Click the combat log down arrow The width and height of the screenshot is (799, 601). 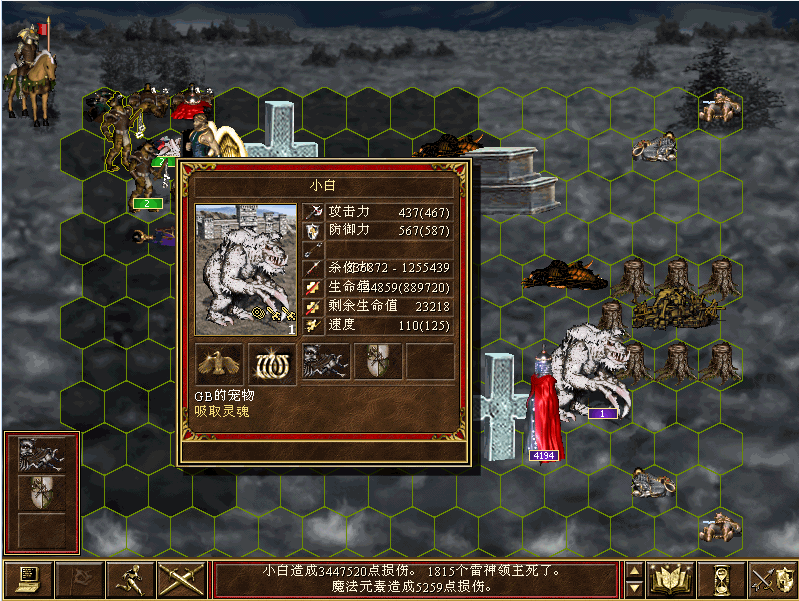click(x=633, y=589)
